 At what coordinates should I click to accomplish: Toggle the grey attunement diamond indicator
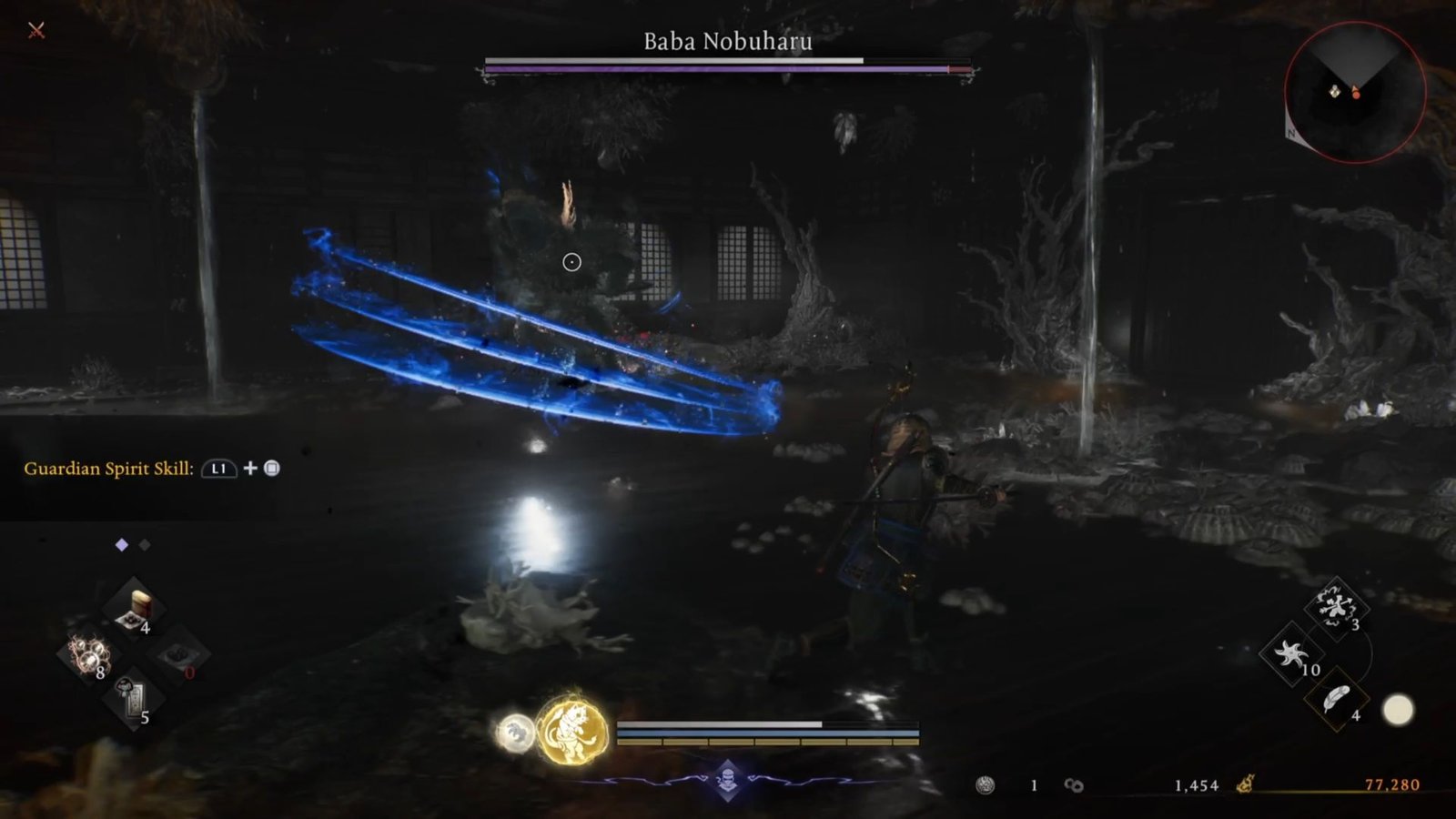(146, 546)
